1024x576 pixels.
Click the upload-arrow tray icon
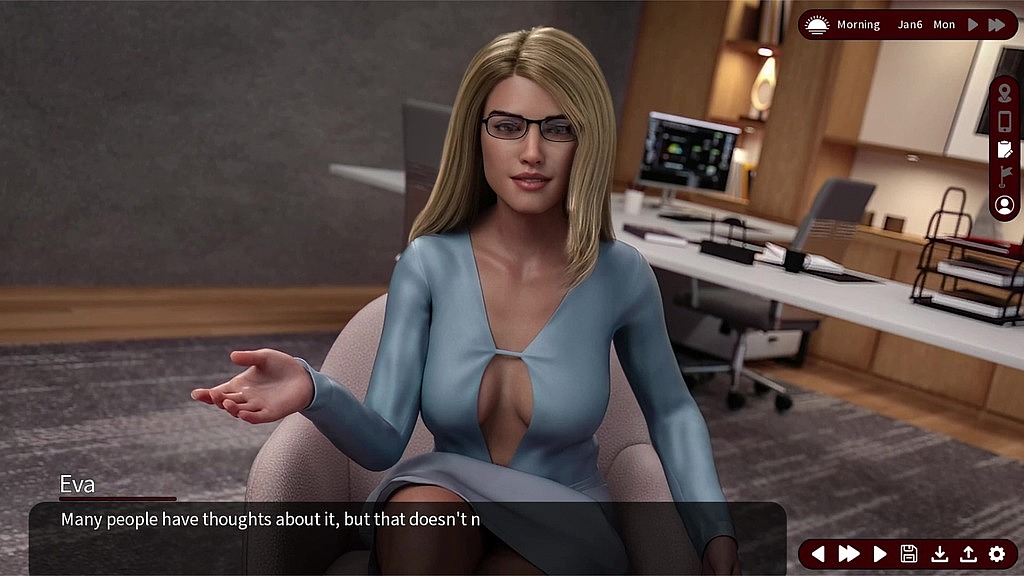[968, 554]
